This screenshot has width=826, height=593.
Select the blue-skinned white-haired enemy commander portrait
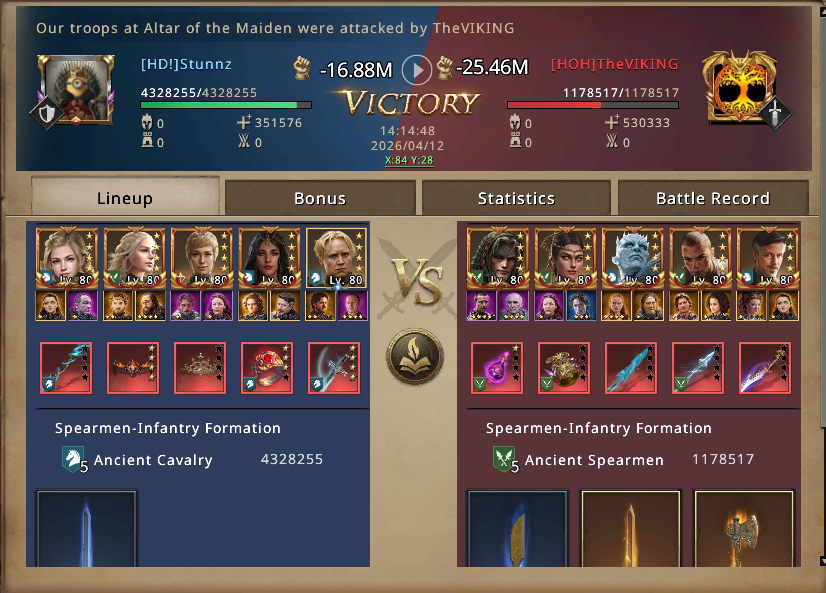pos(630,259)
